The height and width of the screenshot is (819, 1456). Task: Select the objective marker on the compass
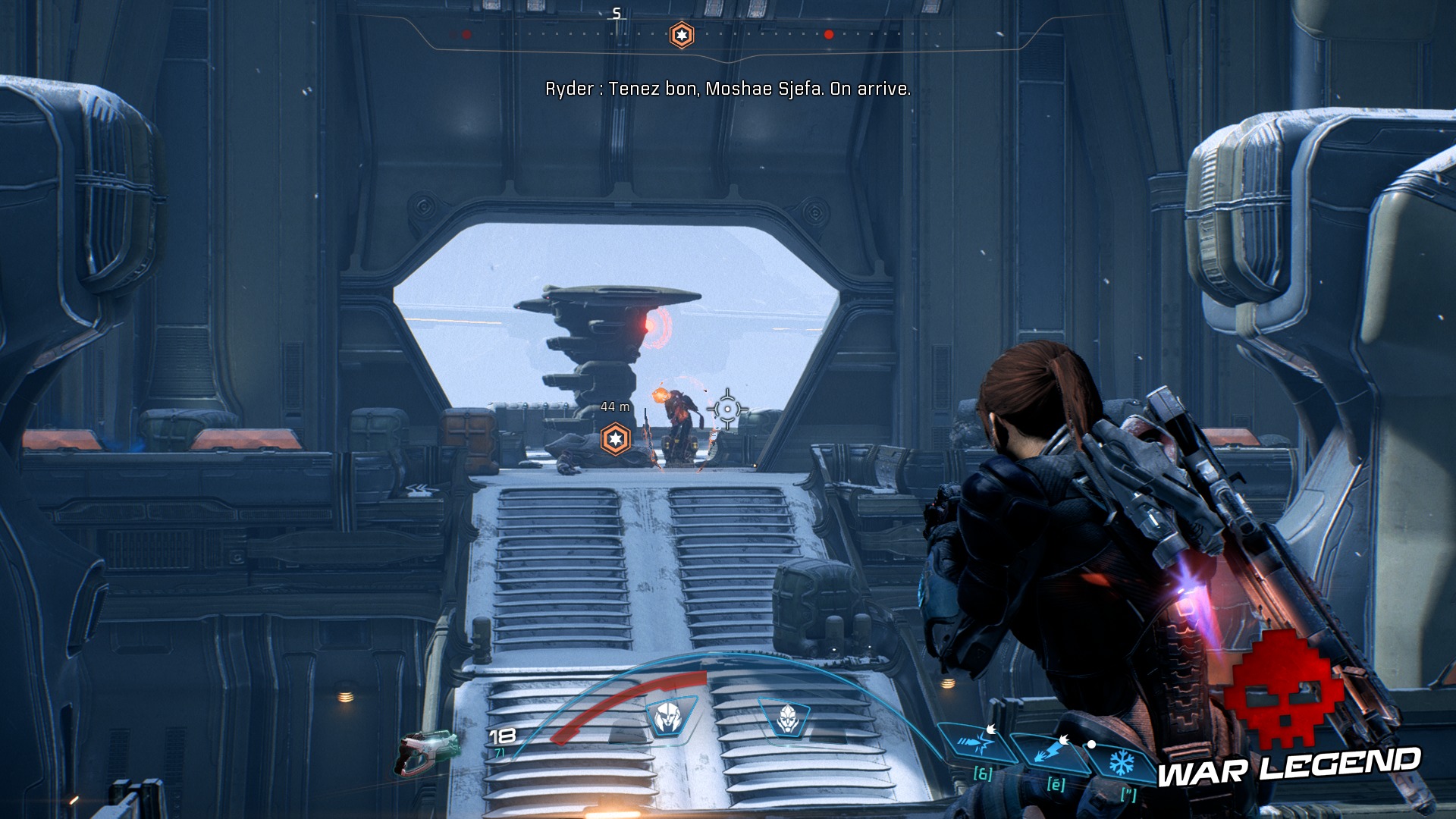(682, 35)
